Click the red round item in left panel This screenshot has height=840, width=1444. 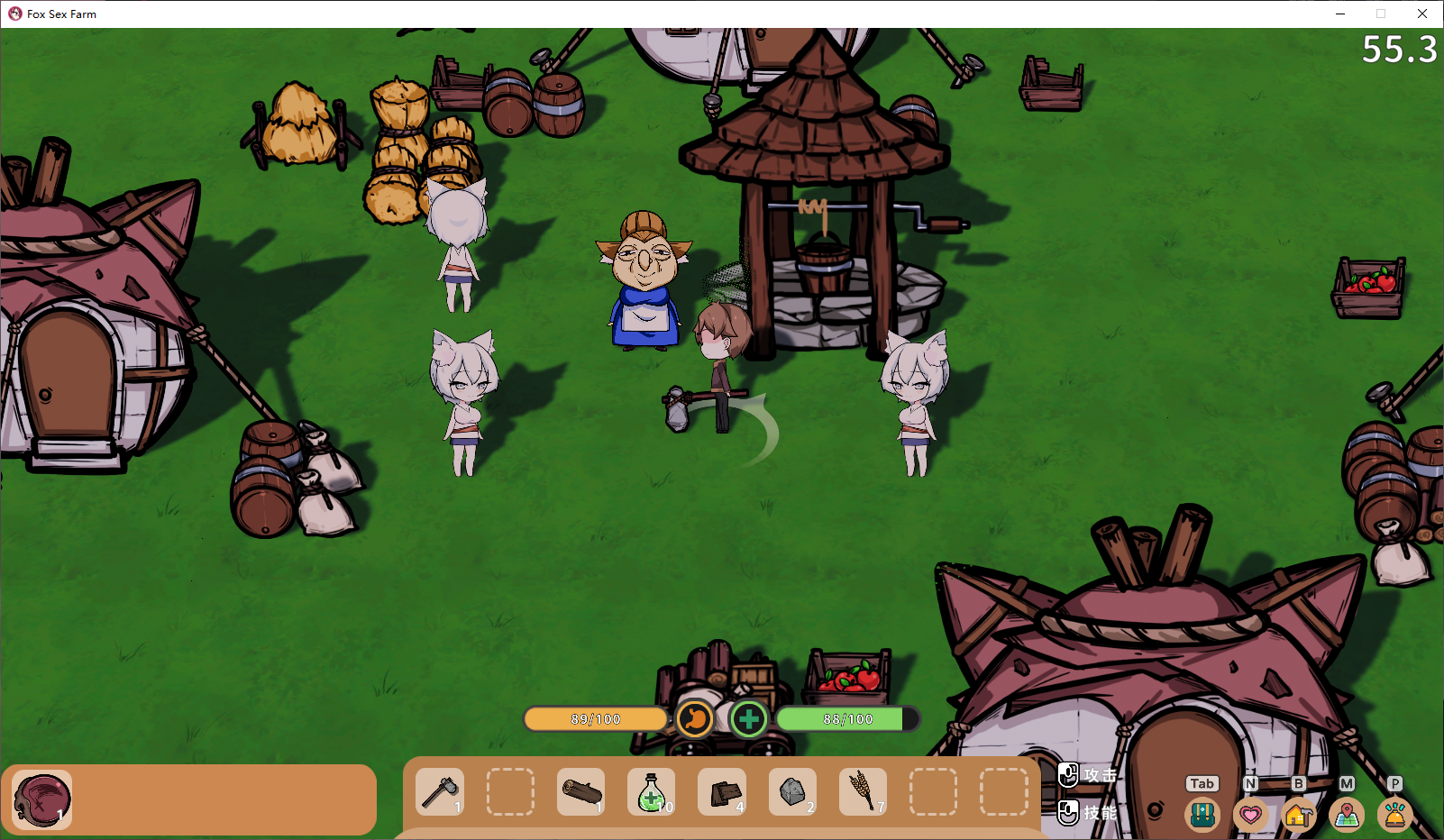pos(41,799)
